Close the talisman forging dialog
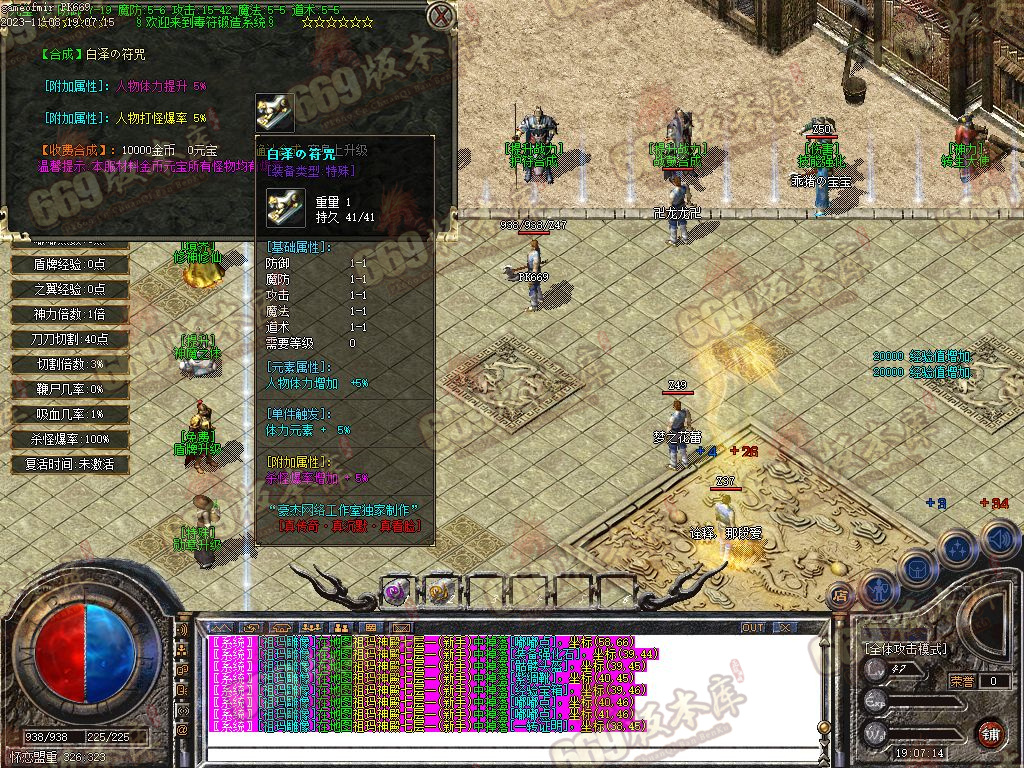 (x=440, y=17)
